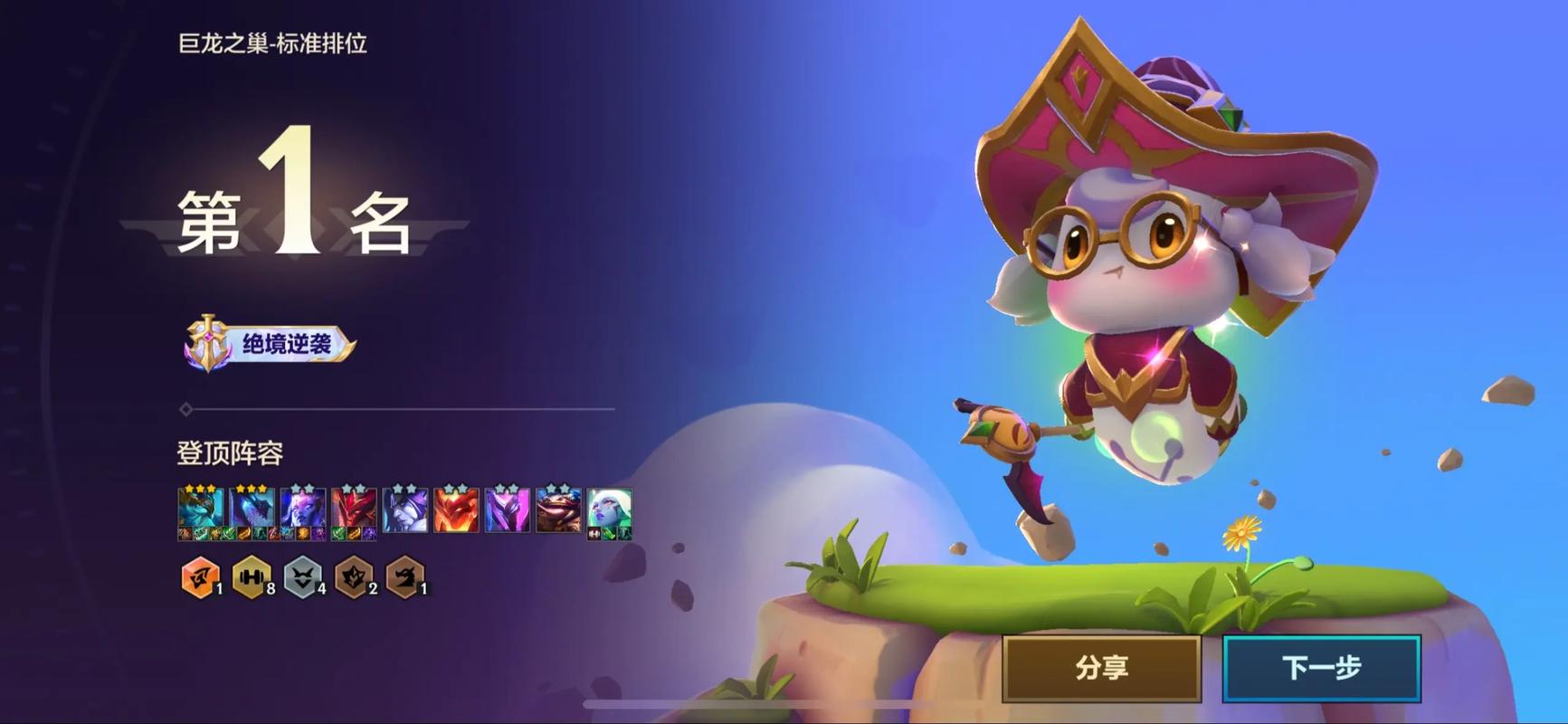Tap the 下一步 (Next) button
The width and height of the screenshot is (1568, 724).
tap(1321, 668)
